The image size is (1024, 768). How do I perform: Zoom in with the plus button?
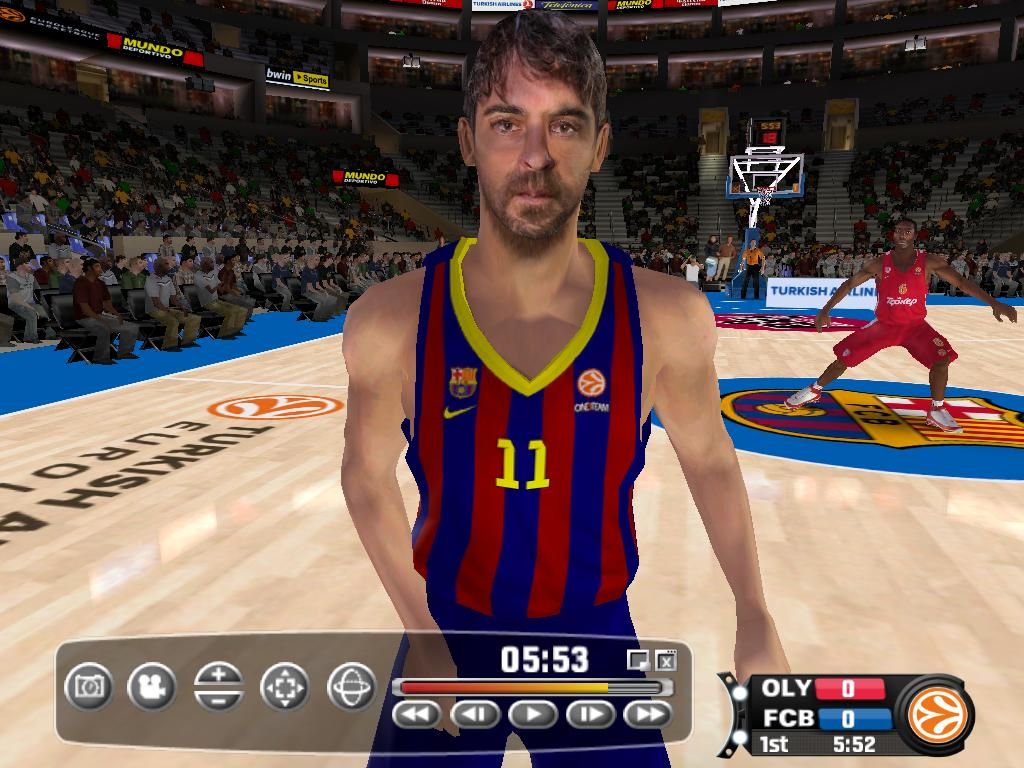coord(219,675)
